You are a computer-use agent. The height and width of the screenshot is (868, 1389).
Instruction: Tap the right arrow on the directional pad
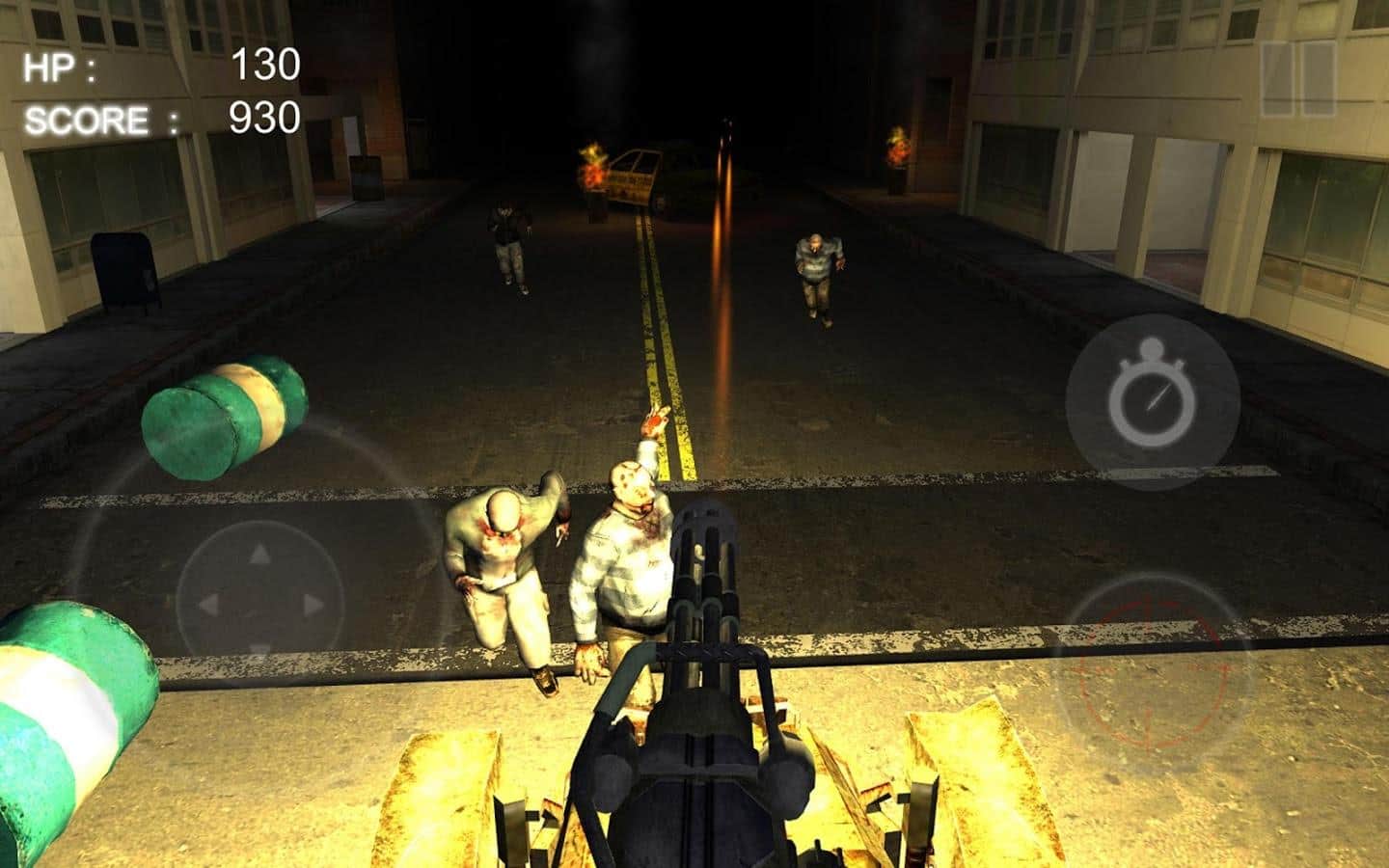coord(313,606)
